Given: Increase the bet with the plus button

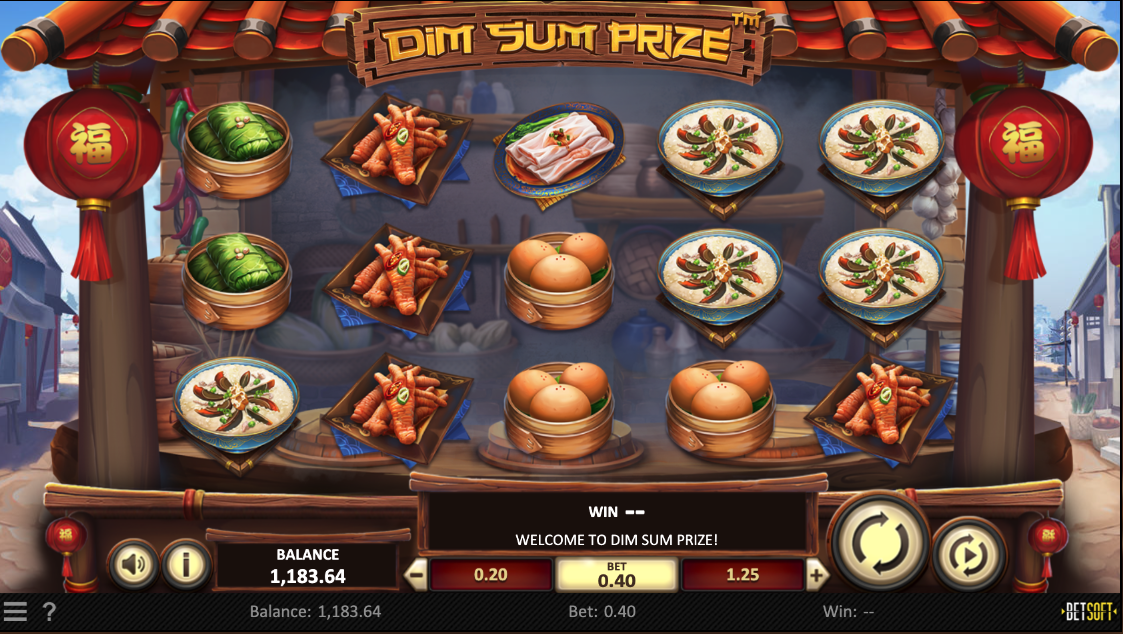Looking at the screenshot, I should point(817,575).
